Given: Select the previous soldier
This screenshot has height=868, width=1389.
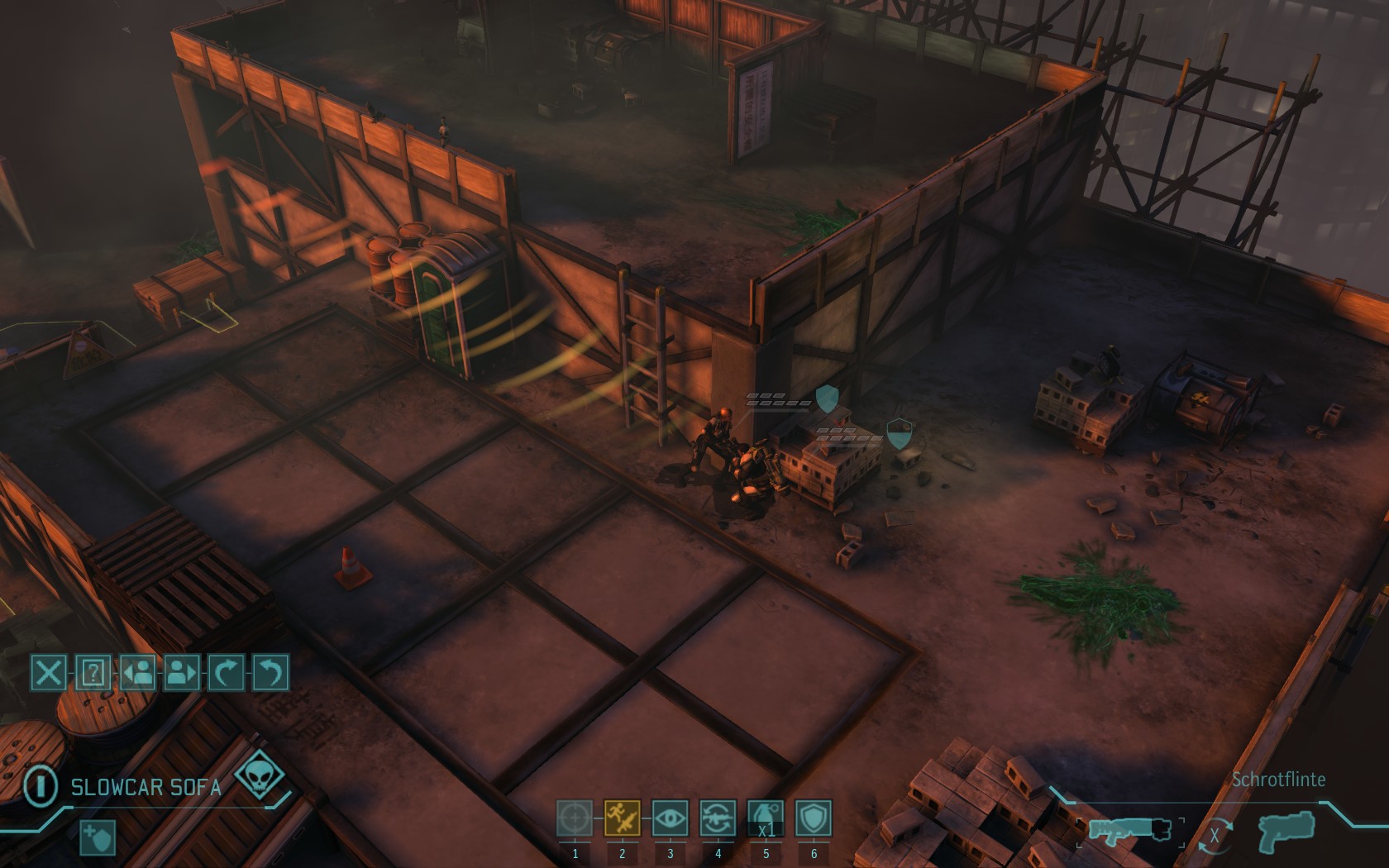Looking at the screenshot, I should tap(138, 673).
